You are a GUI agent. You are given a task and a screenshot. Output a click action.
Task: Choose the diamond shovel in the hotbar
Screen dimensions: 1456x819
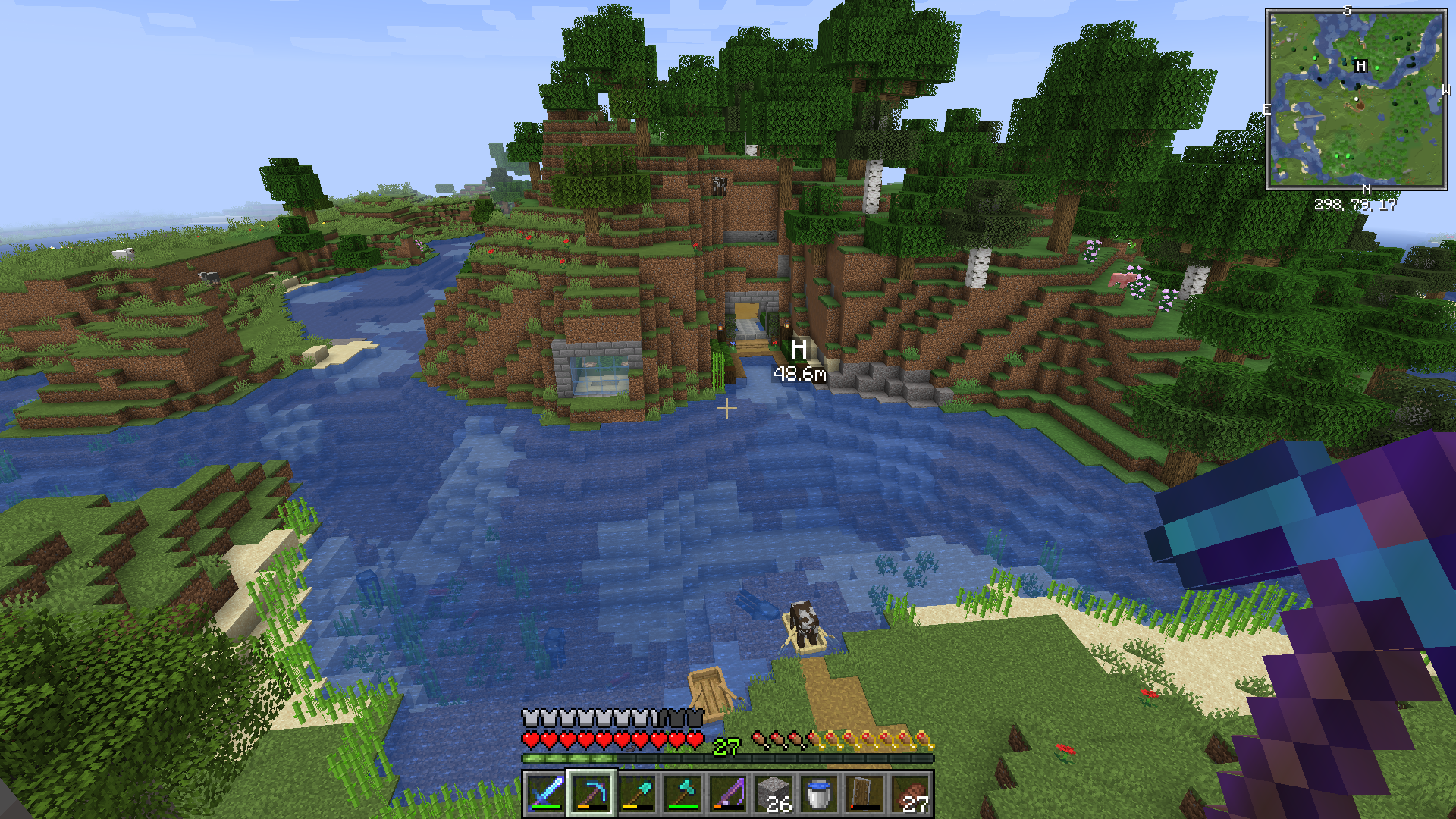(x=637, y=793)
